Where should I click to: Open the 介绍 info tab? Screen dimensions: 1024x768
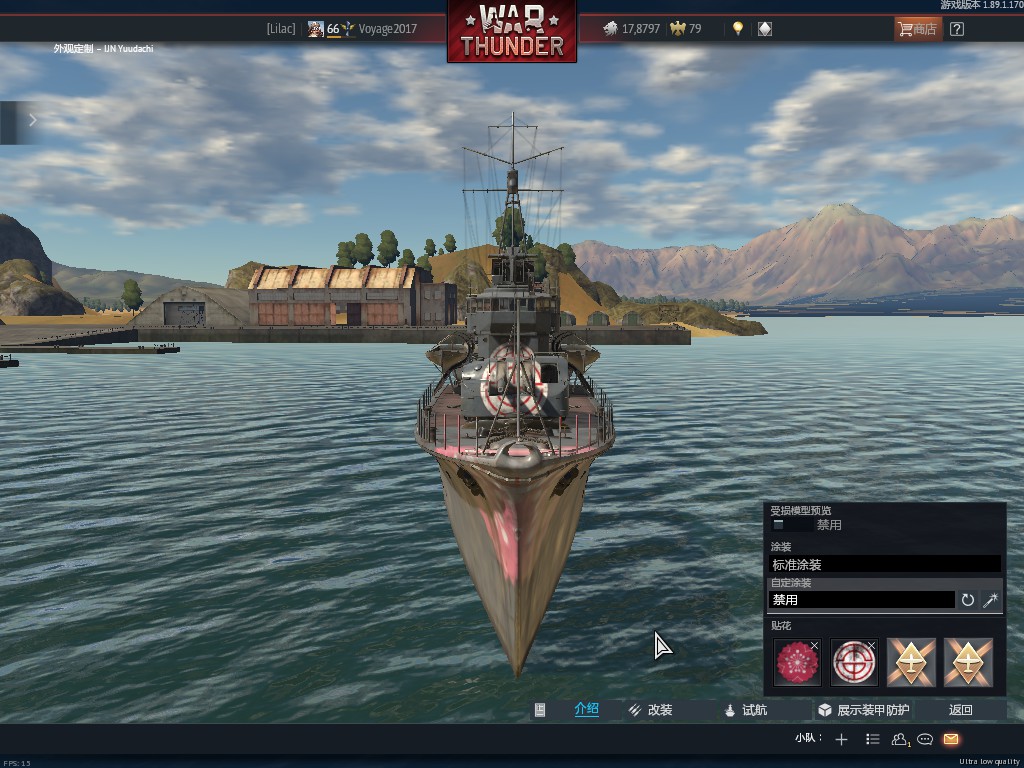point(586,710)
